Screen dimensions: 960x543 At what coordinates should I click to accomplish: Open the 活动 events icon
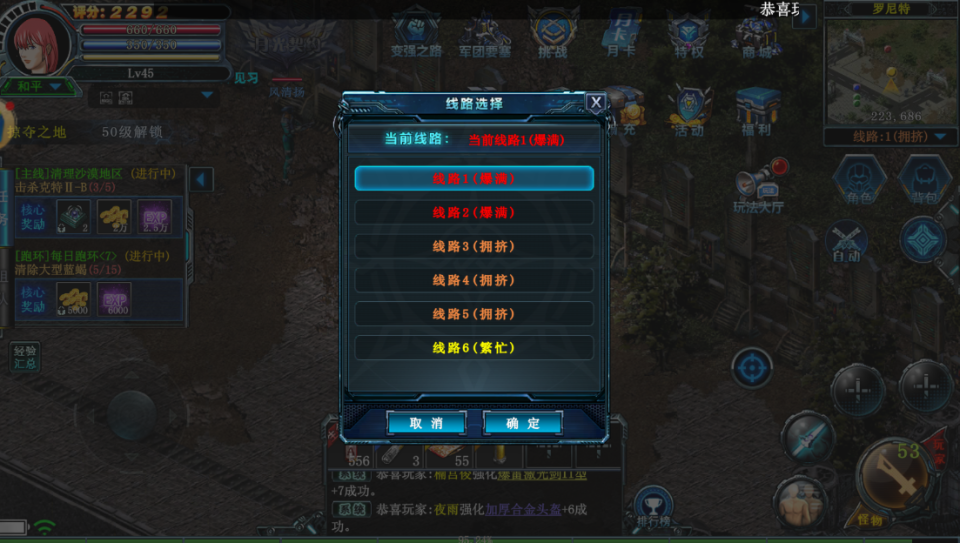click(x=689, y=110)
